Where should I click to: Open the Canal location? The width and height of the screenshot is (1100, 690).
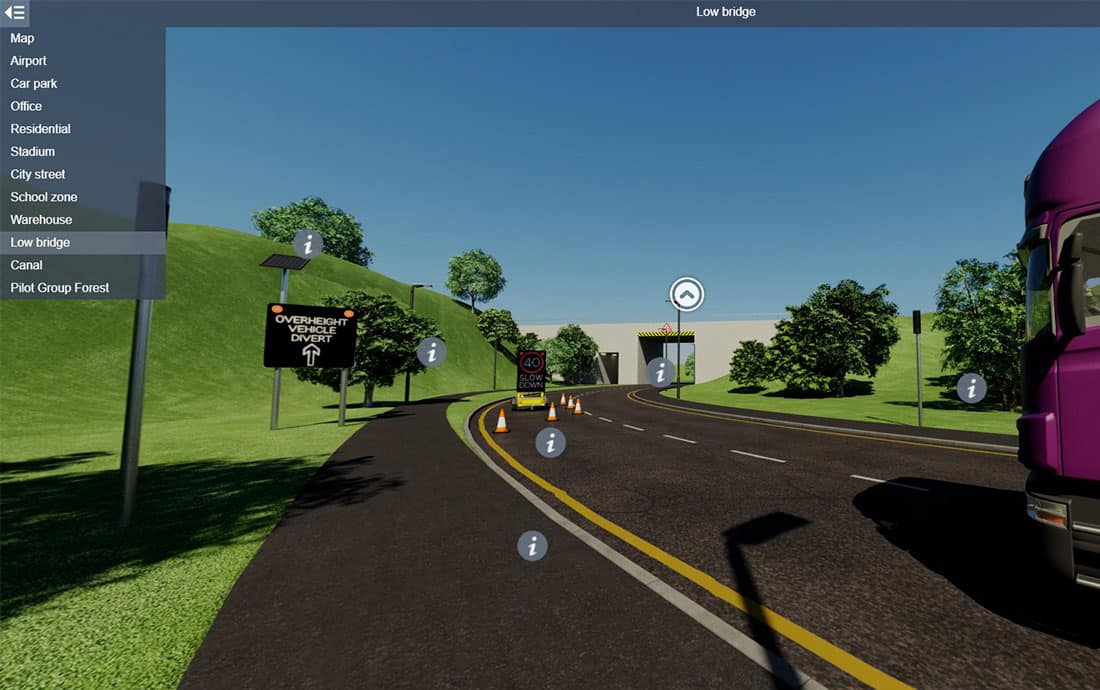(x=26, y=265)
